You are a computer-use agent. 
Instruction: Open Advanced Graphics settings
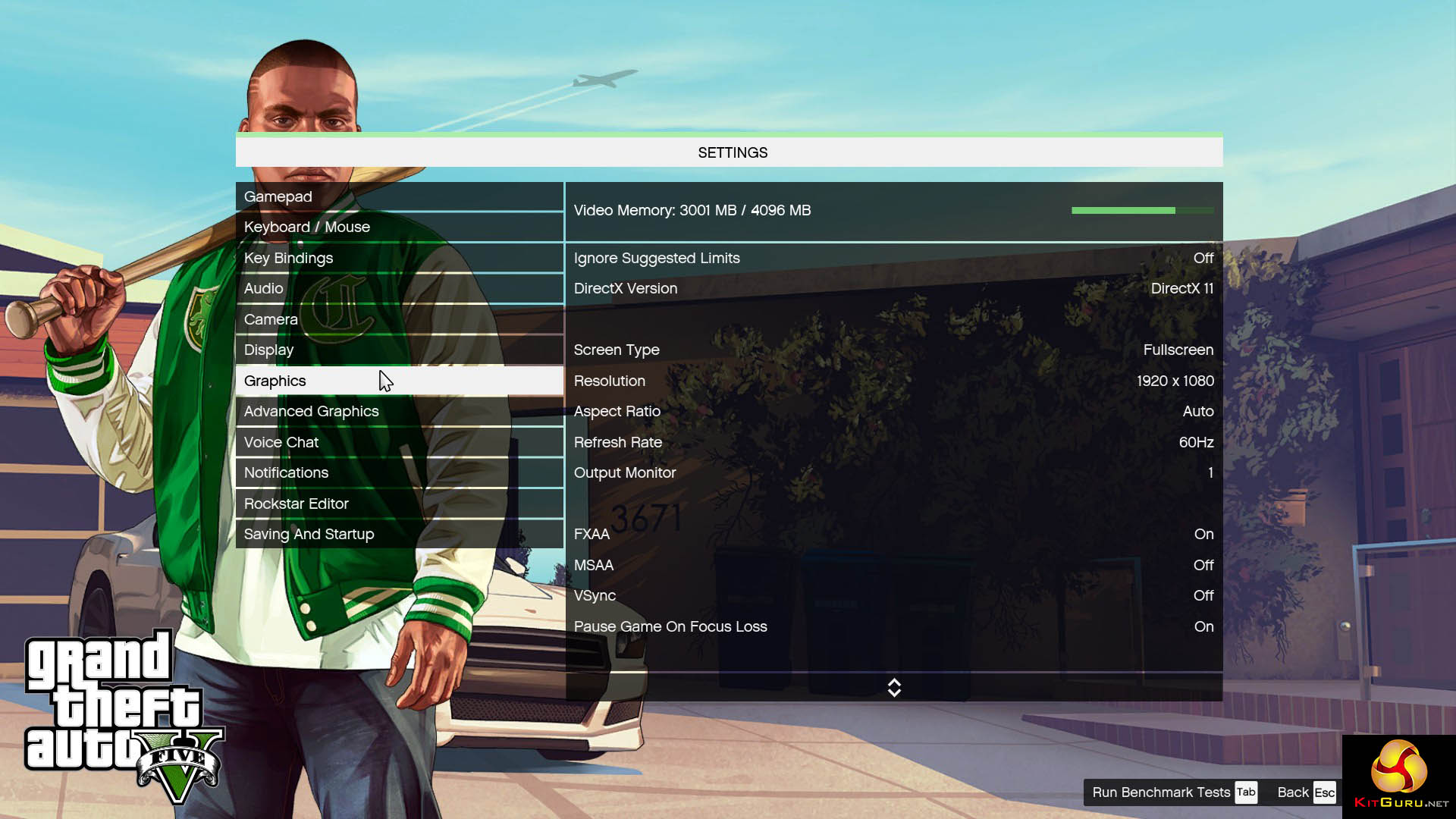399,411
